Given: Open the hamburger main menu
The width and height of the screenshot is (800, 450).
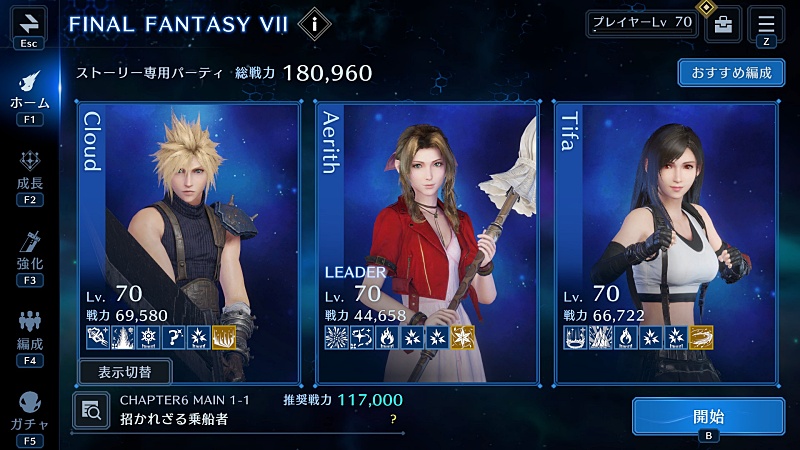Looking at the screenshot, I should [x=766, y=23].
